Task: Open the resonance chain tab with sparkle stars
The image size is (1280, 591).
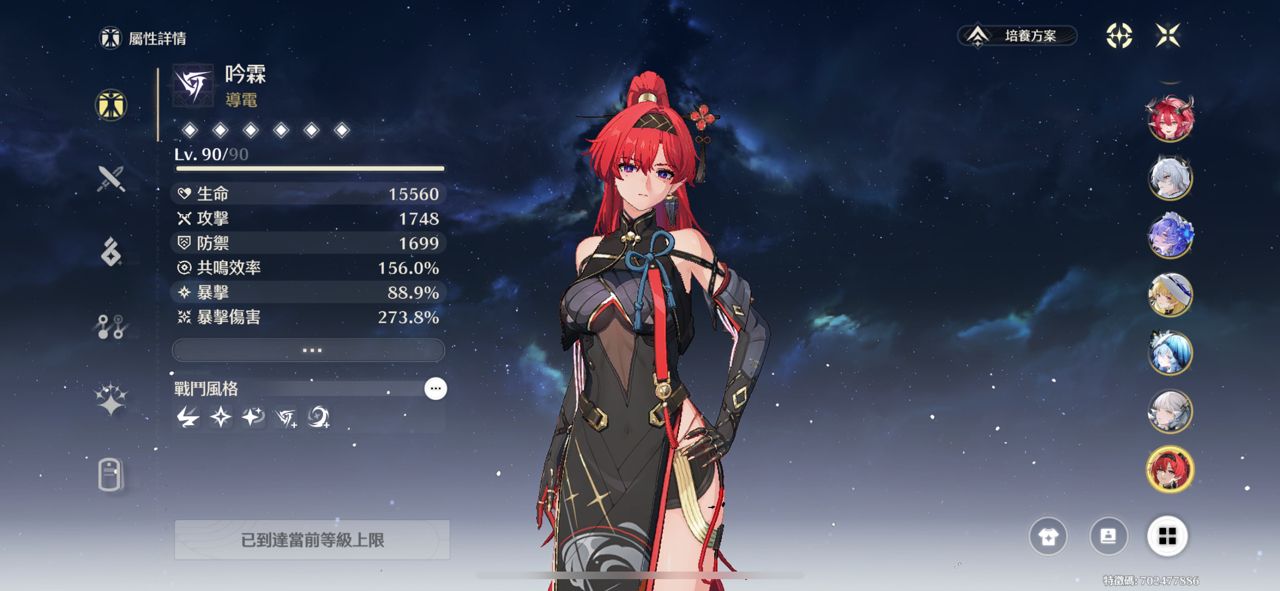Action: tap(111, 400)
